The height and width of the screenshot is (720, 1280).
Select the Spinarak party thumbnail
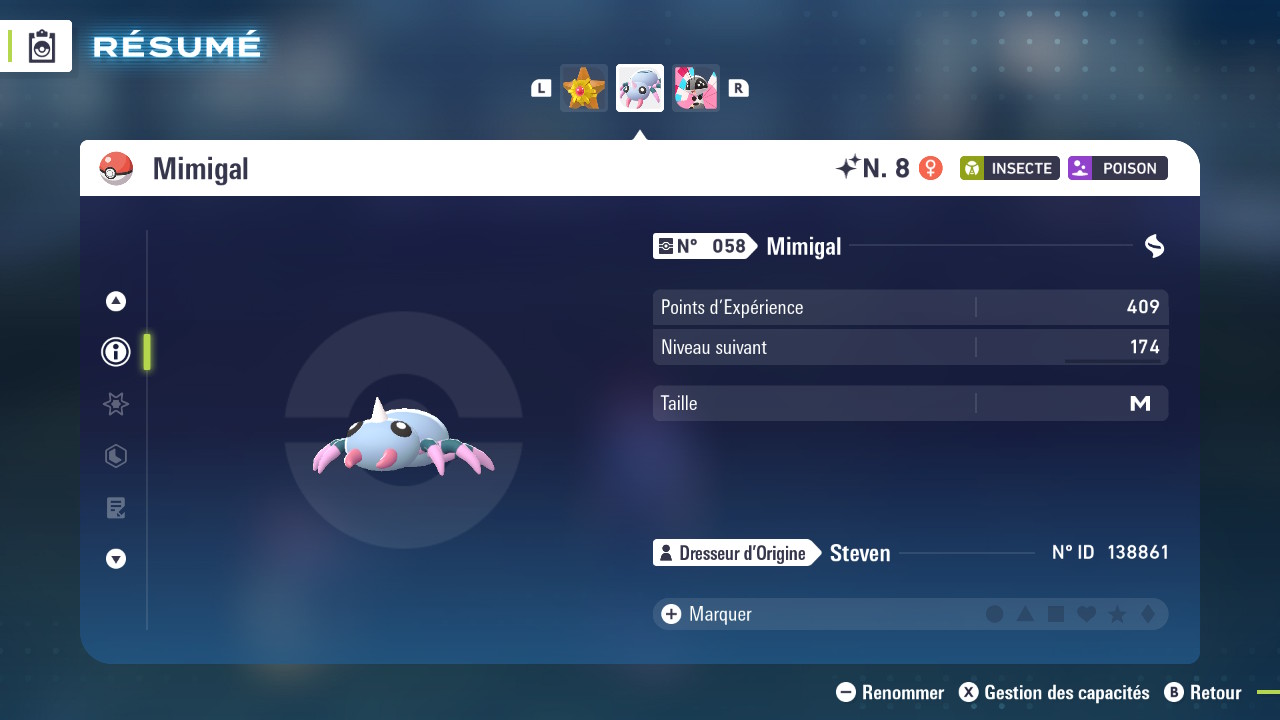(640, 88)
